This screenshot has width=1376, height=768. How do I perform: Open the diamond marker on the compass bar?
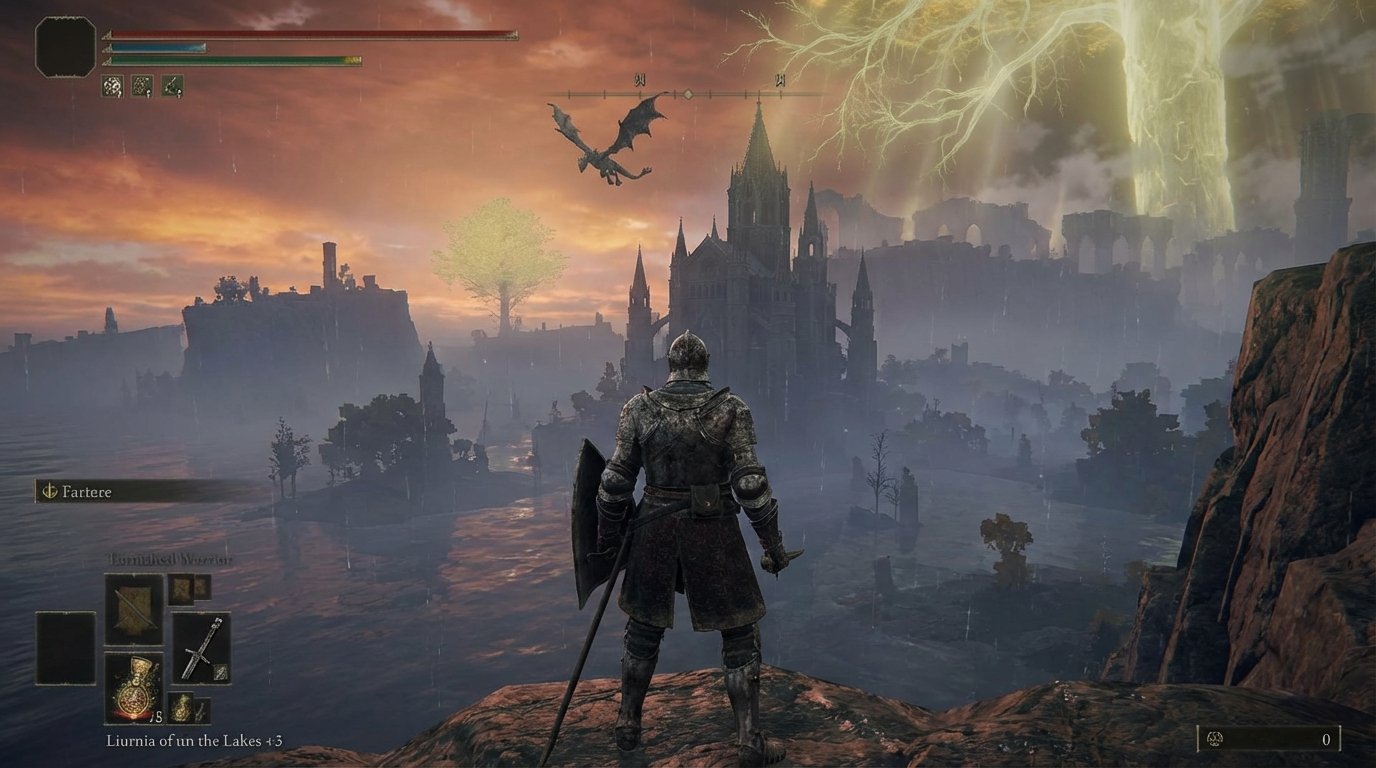pos(688,93)
